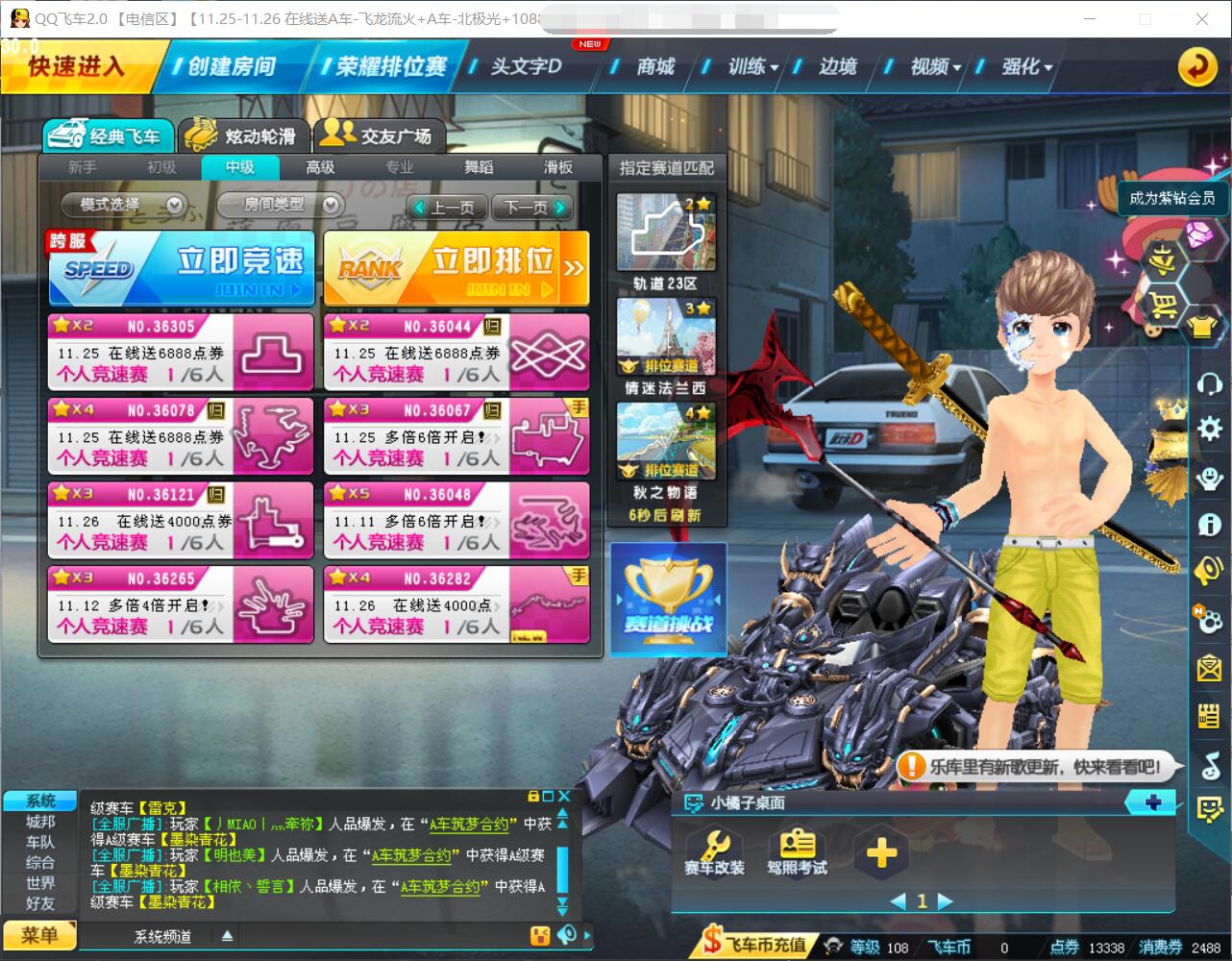The height and width of the screenshot is (961, 1232).
Task: Close the game window
Action: [1202, 19]
